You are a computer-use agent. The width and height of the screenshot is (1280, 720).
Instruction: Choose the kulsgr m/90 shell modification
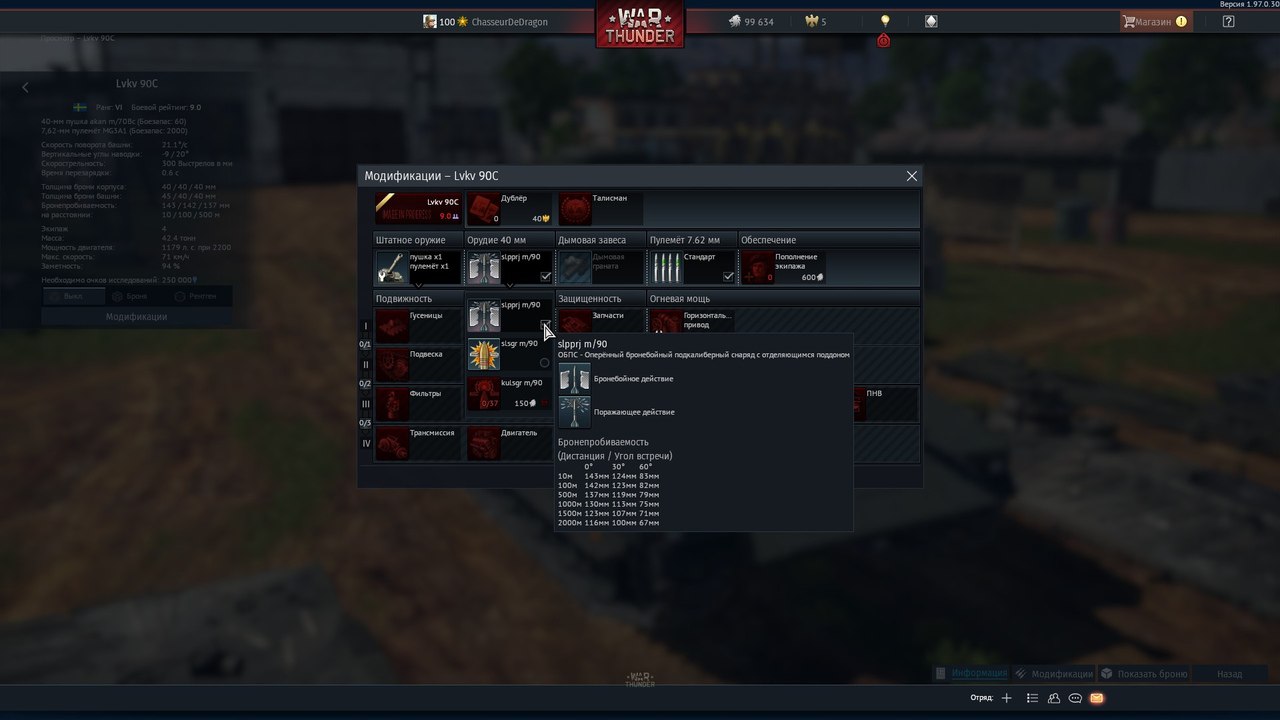point(510,393)
